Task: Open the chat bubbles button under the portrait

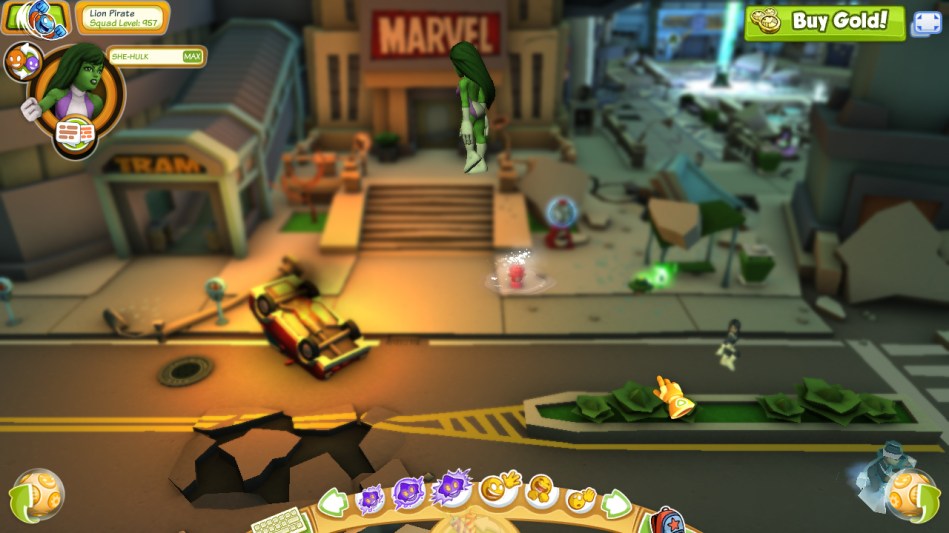Action: point(76,135)
